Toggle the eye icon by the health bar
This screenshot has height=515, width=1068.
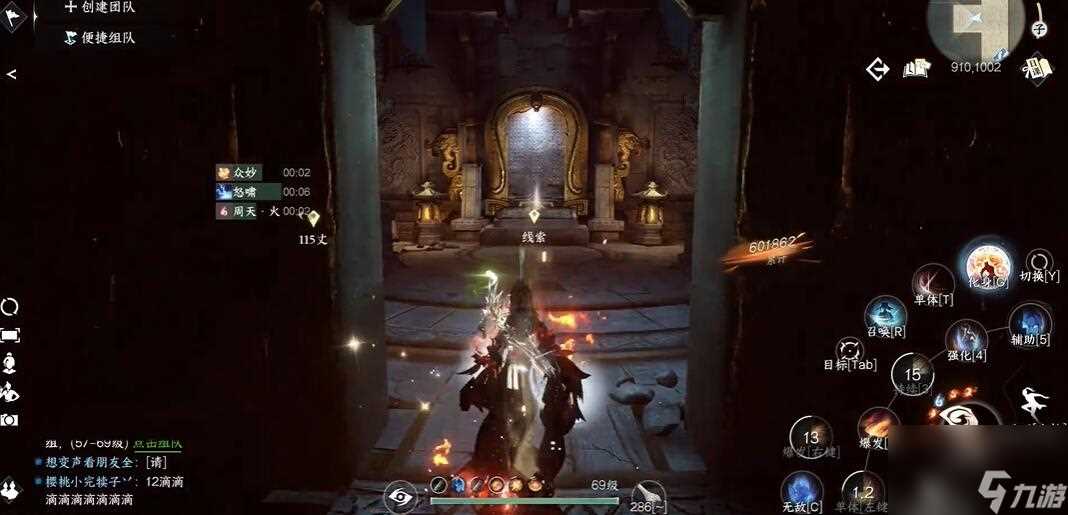400,494
